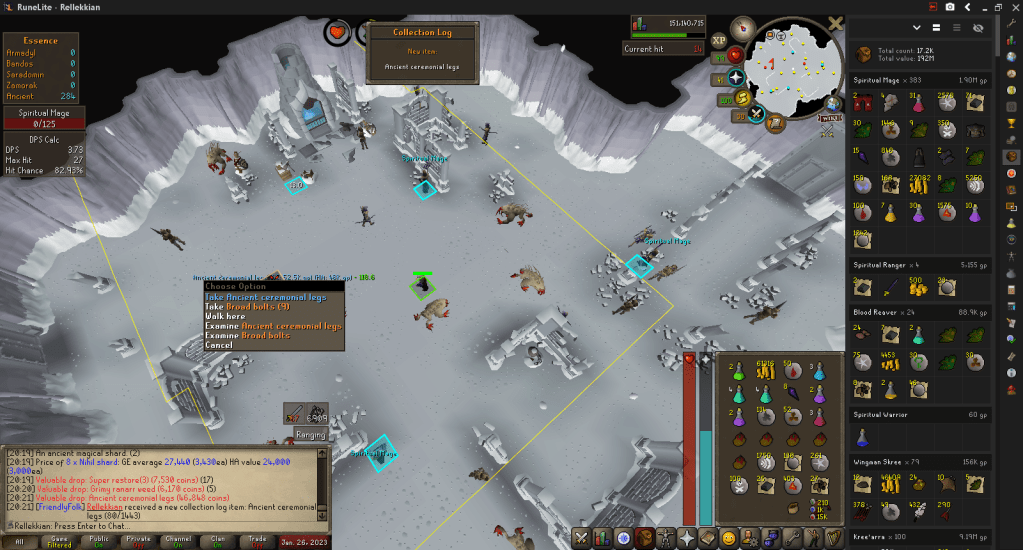Select 'Take Broad bolts' option
1023x550 pixels.
[x=247, y=306]
